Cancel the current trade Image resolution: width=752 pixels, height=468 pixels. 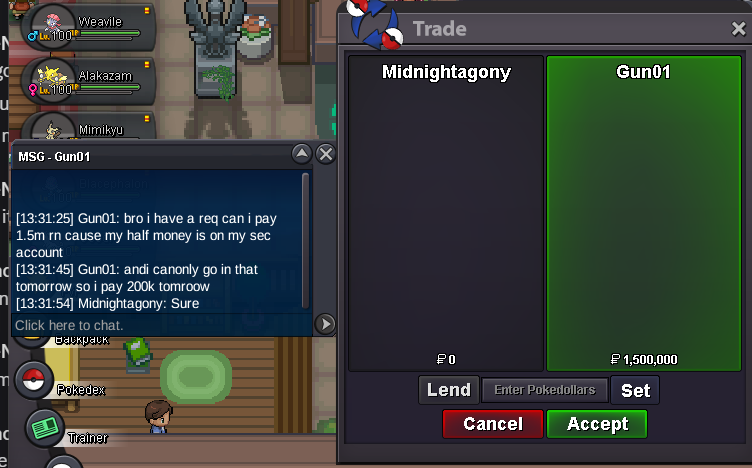[493, 424]
